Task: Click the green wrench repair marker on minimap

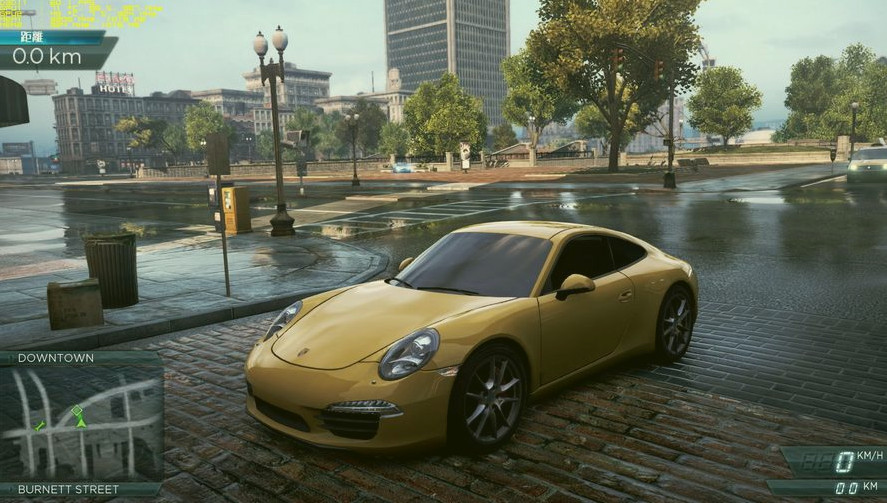Action: 39,426
